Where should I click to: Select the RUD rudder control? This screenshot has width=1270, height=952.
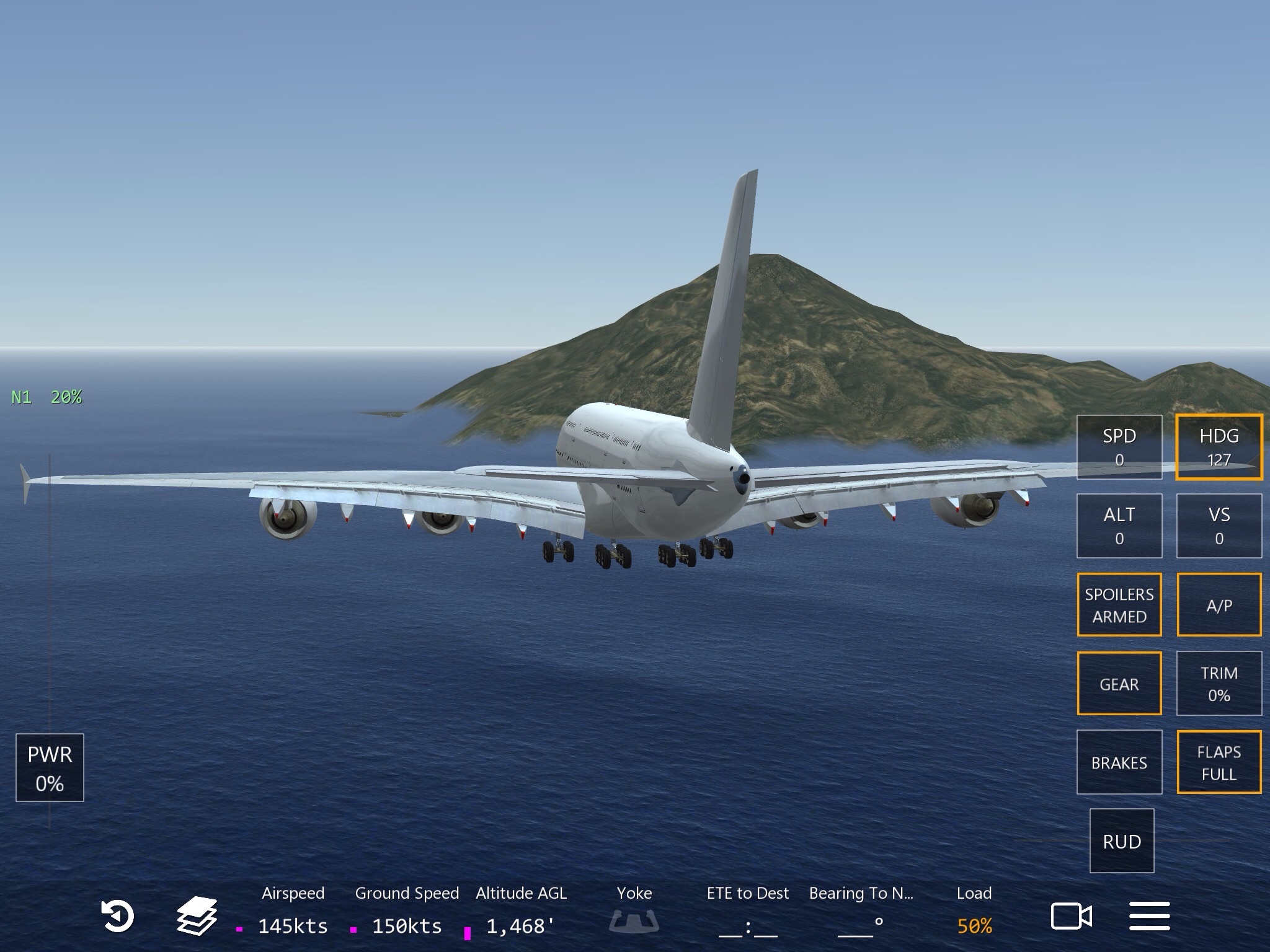click(x=1121, y=840)
